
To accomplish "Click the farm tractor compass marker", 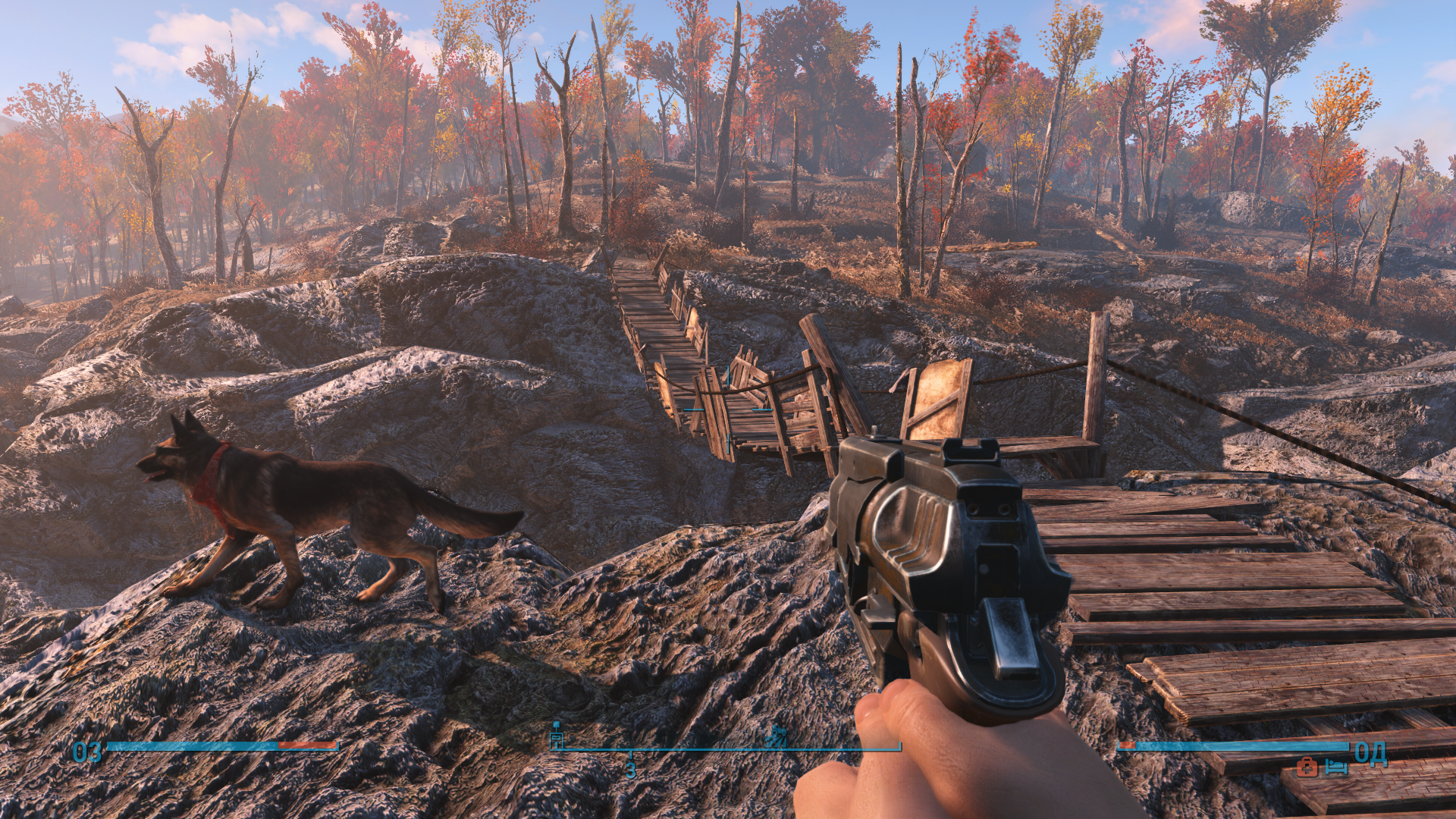I will pos(776,736).
